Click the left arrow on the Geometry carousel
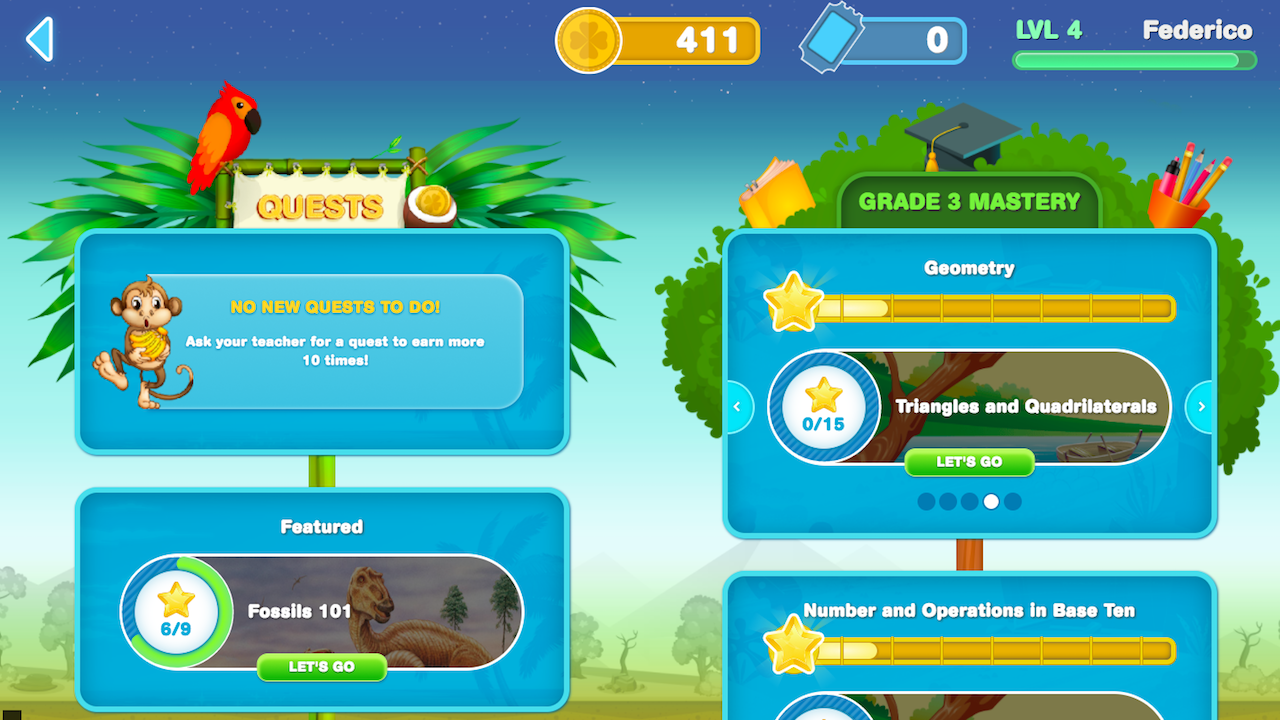This screenshot has width=1280, height=720. click(737, 407)
